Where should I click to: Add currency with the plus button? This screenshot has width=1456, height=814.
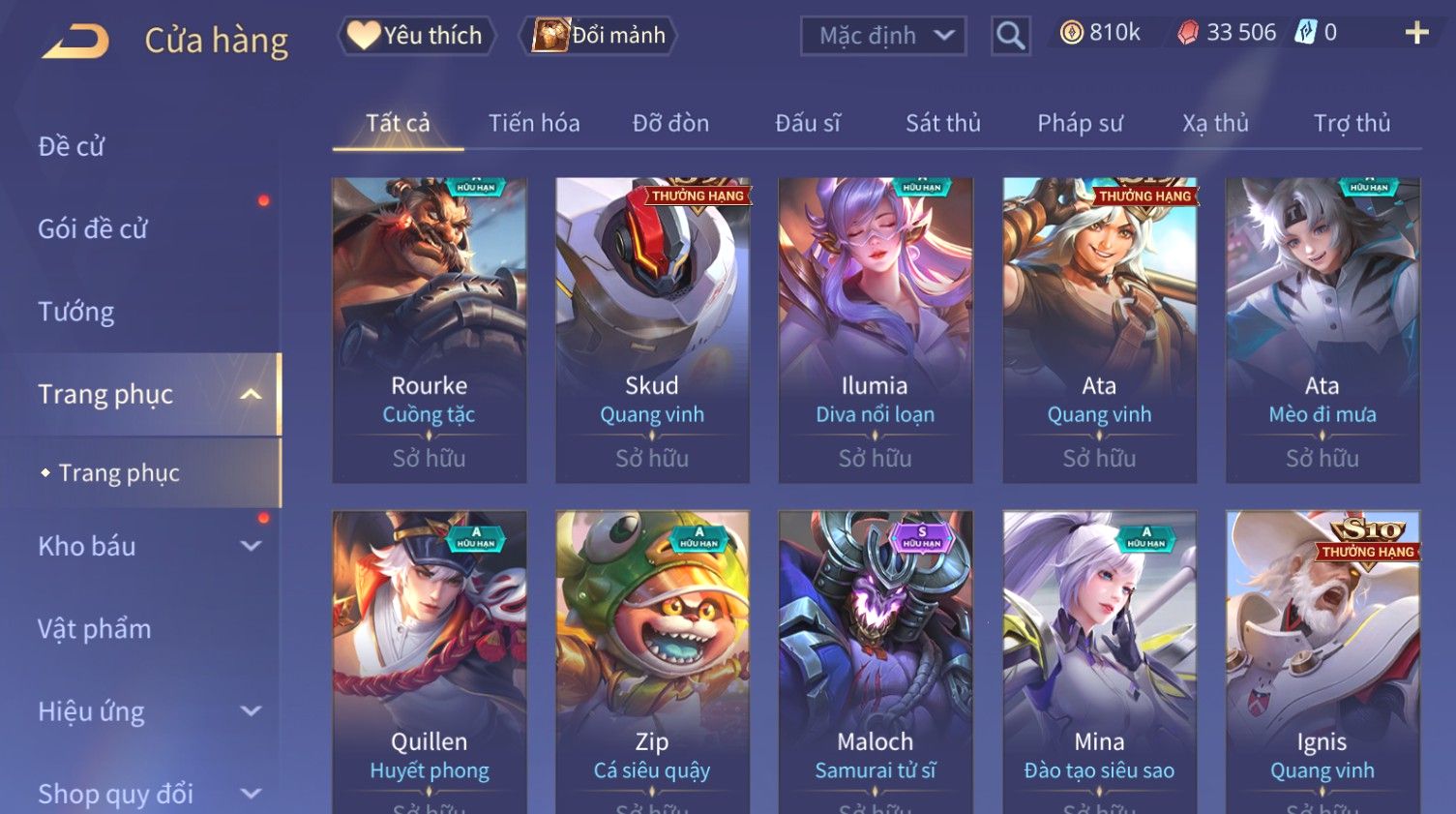[x=1416, y=33]
